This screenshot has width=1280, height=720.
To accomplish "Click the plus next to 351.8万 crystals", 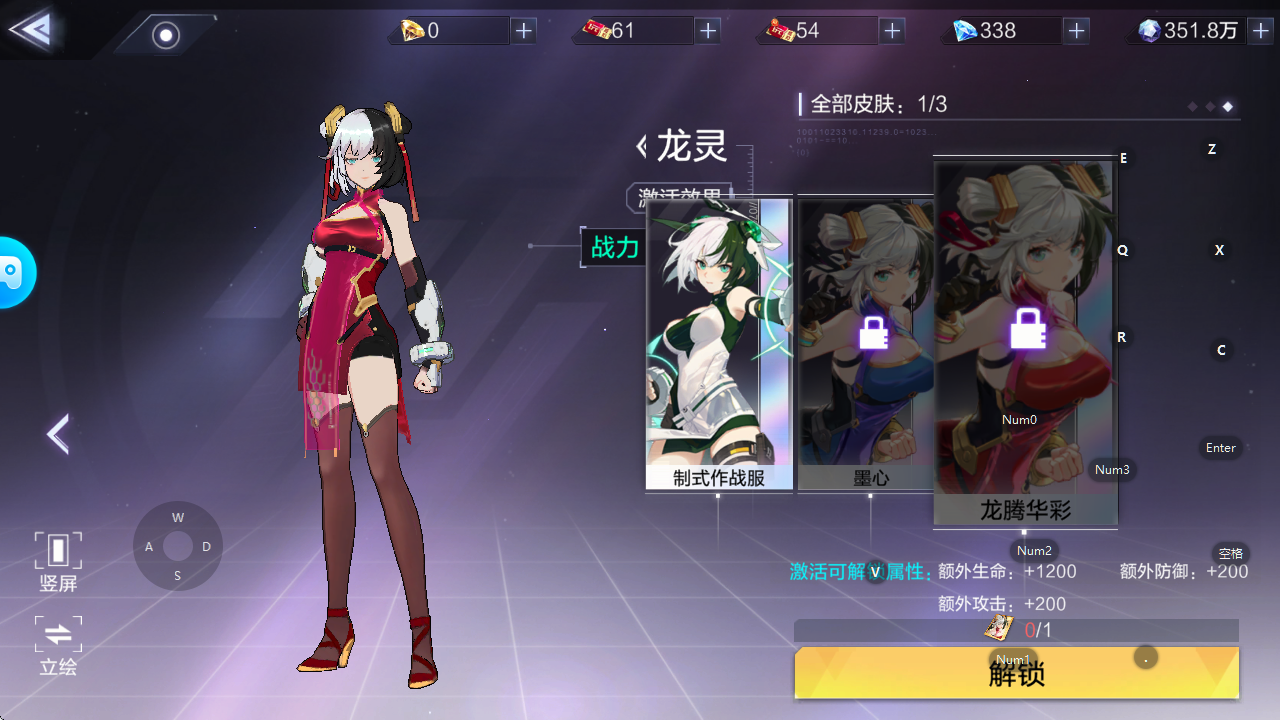I will [1262, 31].
